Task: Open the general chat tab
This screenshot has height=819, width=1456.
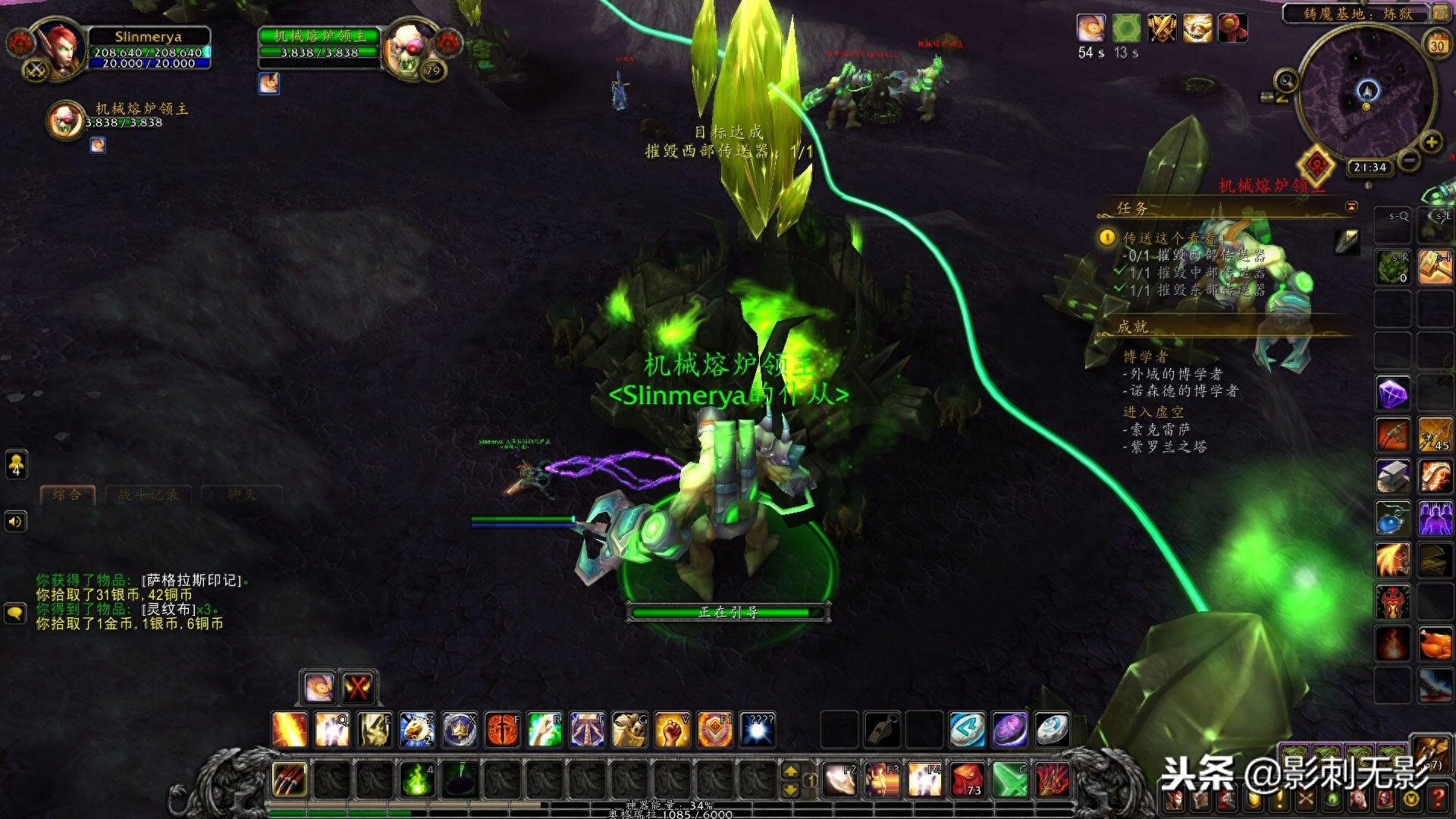Action: point(67,495)
